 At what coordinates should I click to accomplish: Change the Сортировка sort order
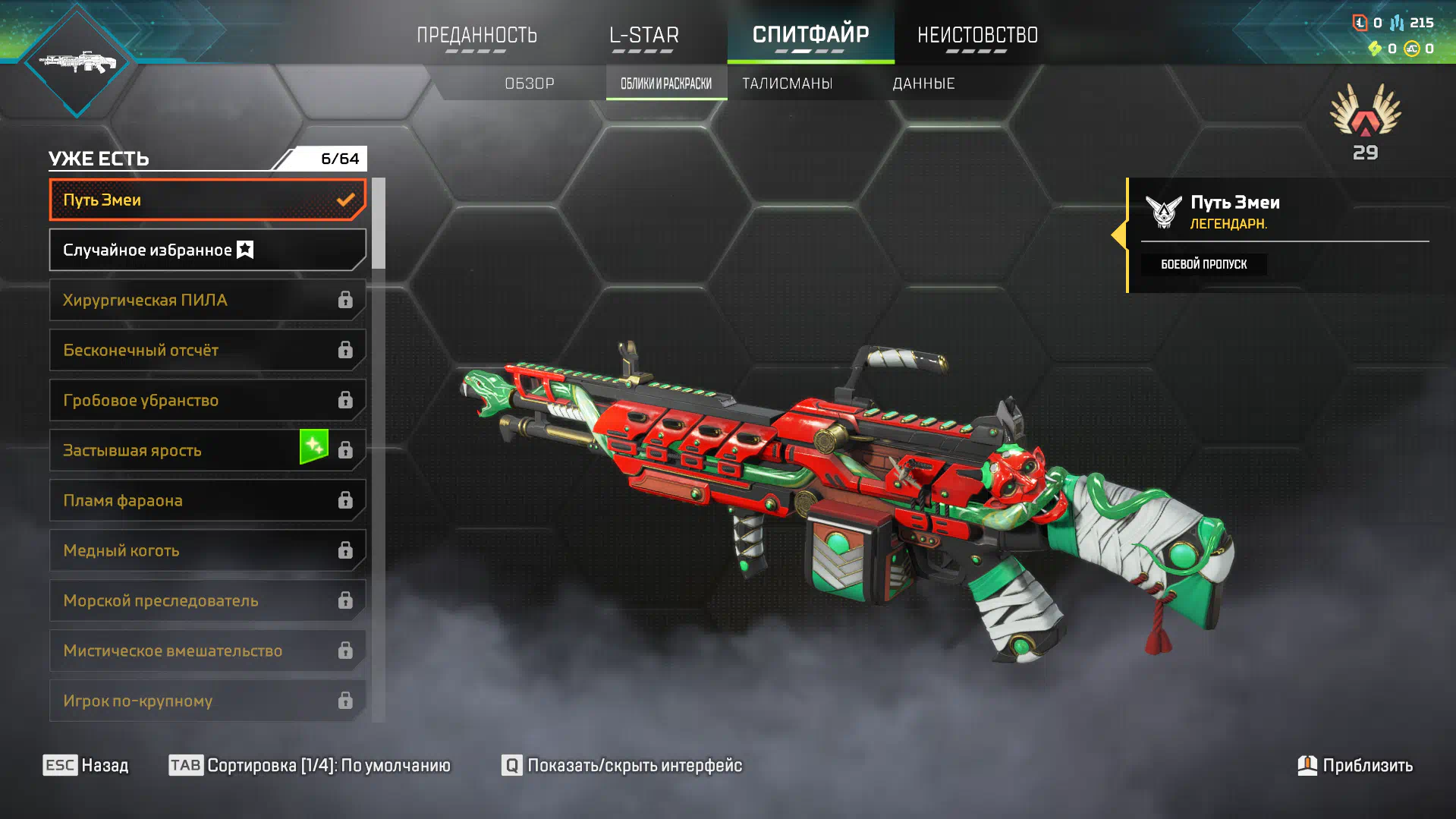tap(310, 765)
